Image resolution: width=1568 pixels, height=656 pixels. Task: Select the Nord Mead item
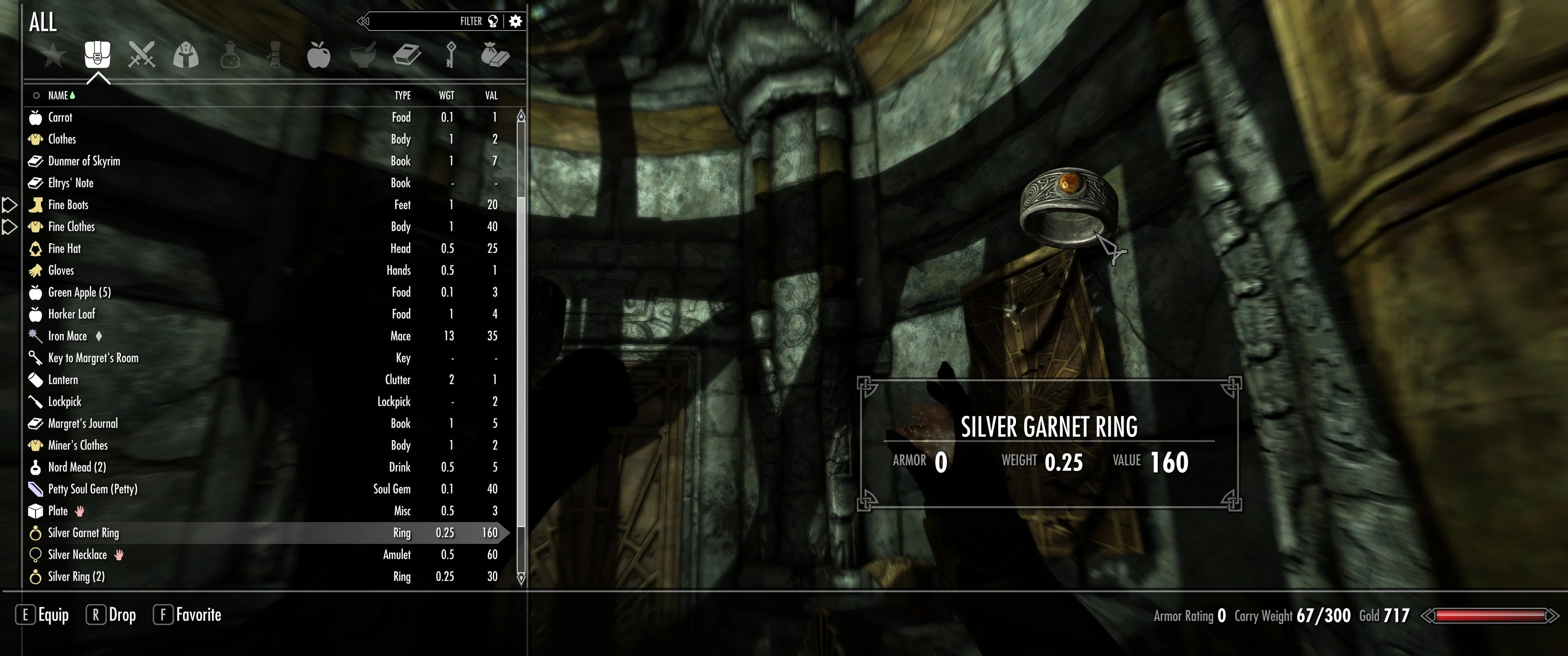[x=77, y=467]
